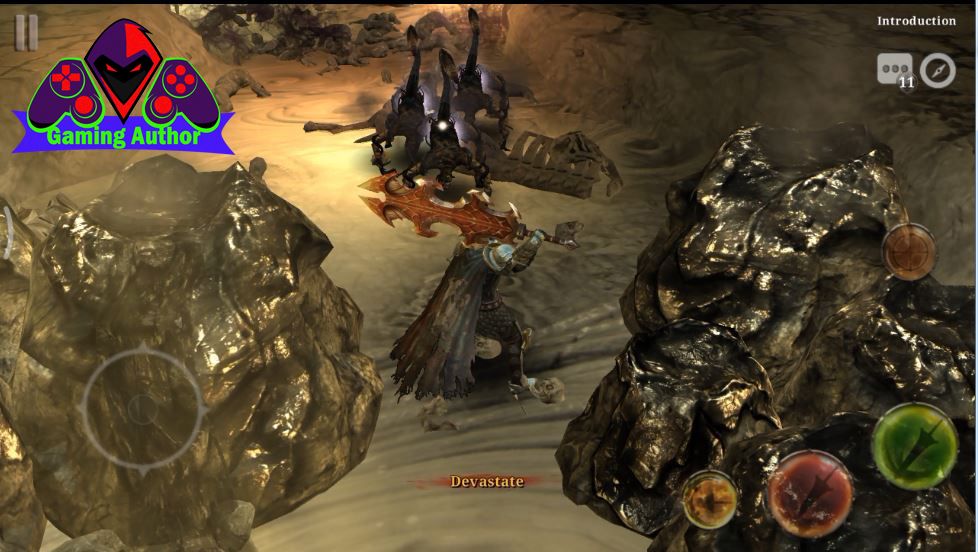Pause the game
The image size is (978, 552).
click(x=26, y=32)
